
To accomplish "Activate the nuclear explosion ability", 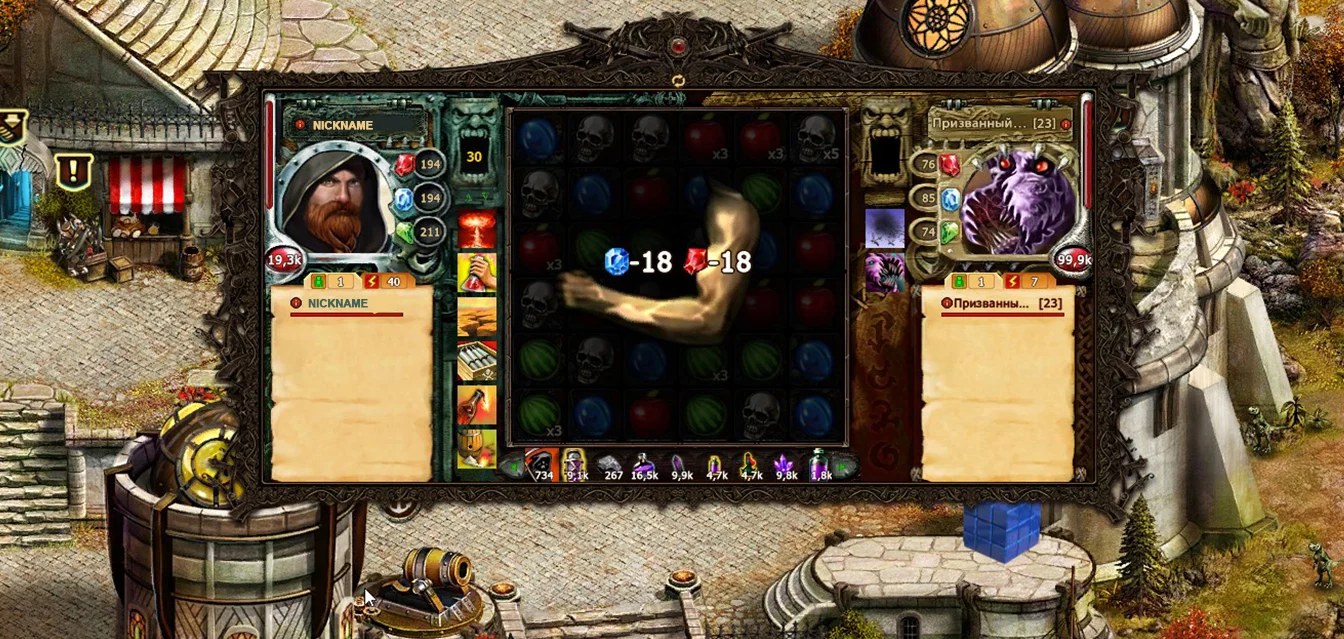I will tap(476, 229).
